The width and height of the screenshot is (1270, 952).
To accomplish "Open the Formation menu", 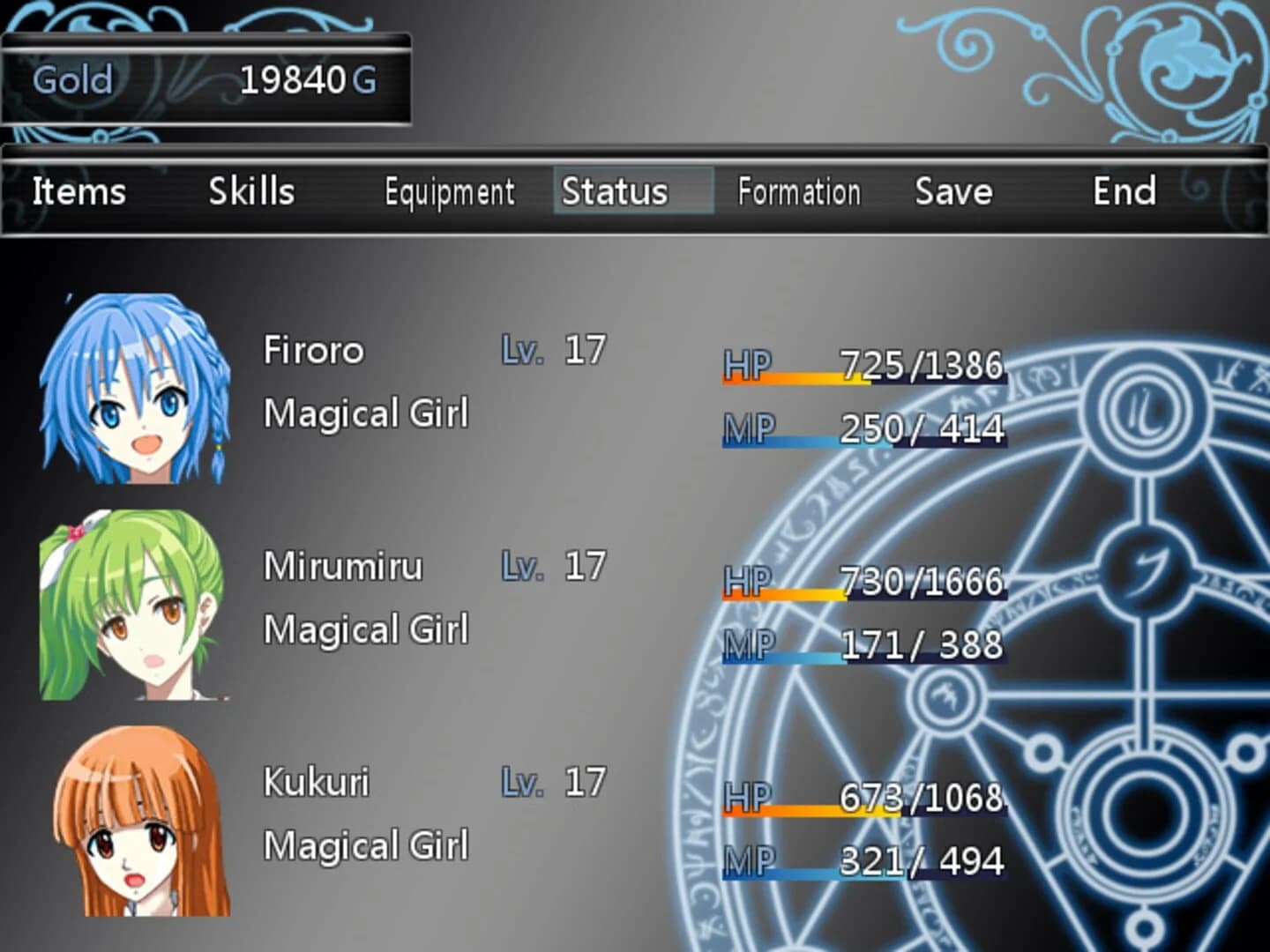I will click(799, 191).
